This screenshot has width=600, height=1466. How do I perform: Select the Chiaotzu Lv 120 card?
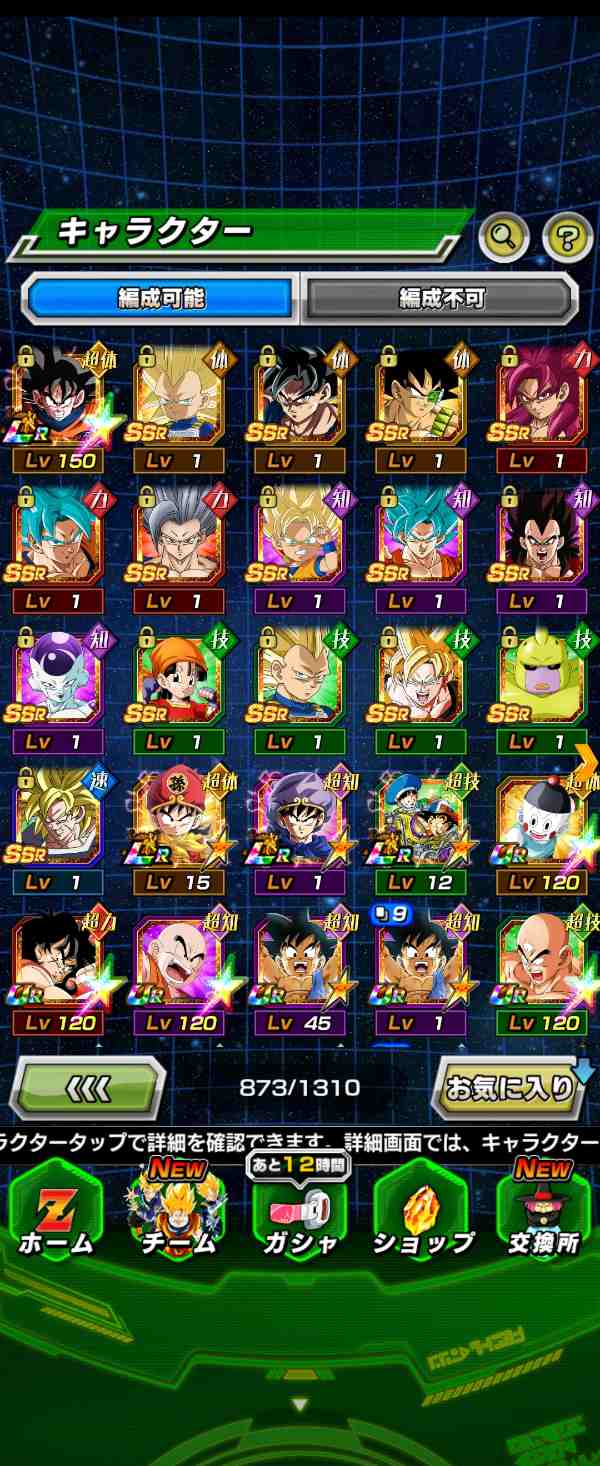coord(542,827)
